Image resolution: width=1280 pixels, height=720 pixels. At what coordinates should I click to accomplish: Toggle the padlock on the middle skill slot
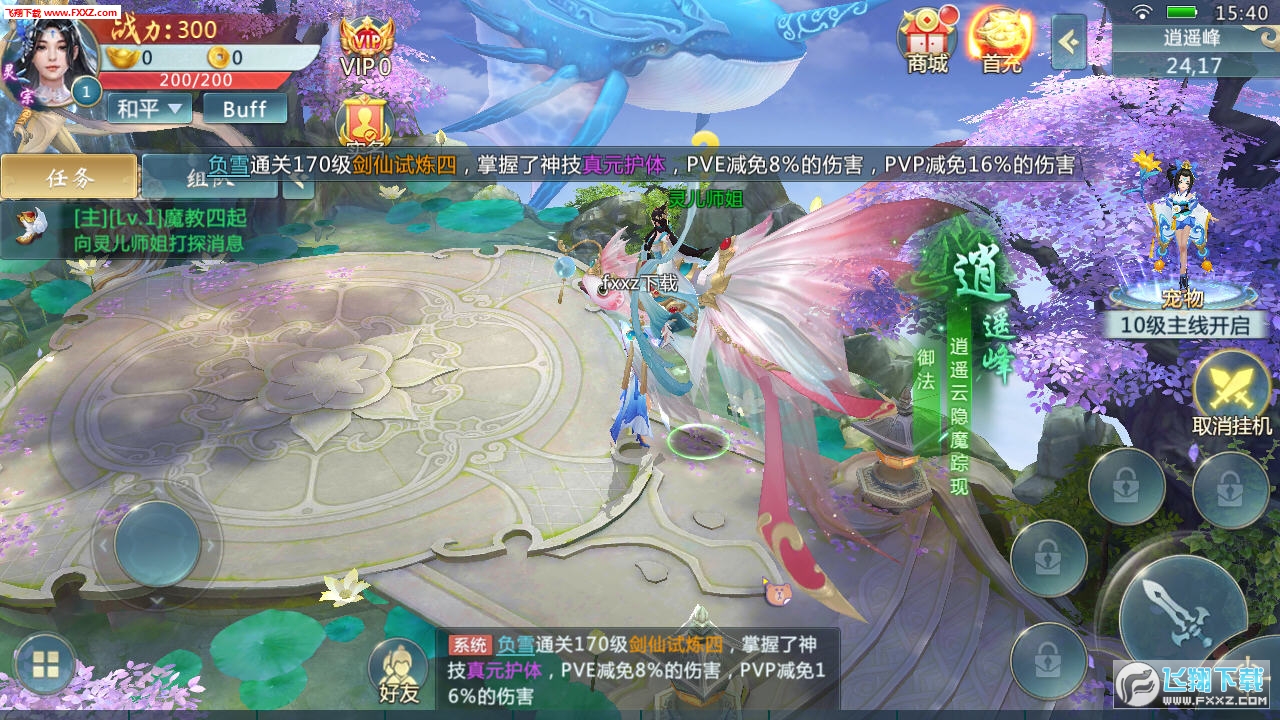point(1047,557)
